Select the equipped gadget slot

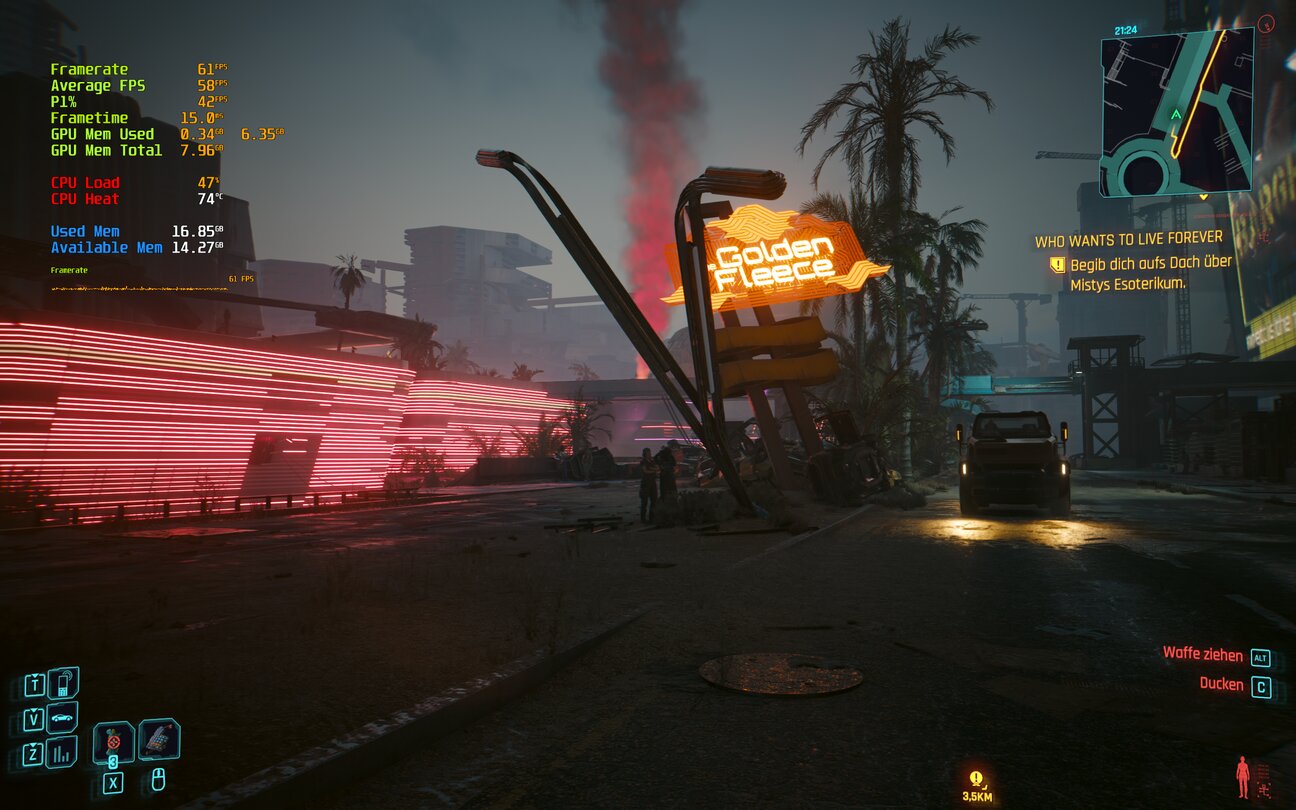click(159, 740)
